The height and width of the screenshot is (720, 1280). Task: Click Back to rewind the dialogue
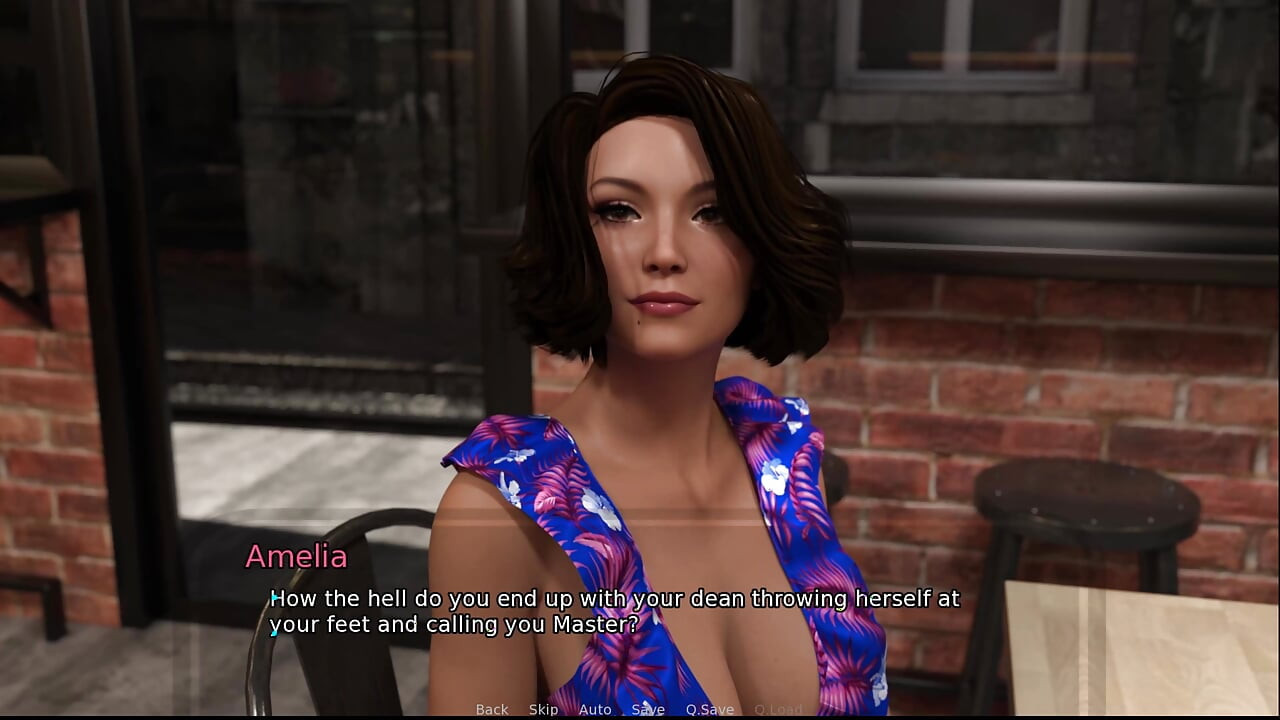pyautogui.click(x=491, y=709)
